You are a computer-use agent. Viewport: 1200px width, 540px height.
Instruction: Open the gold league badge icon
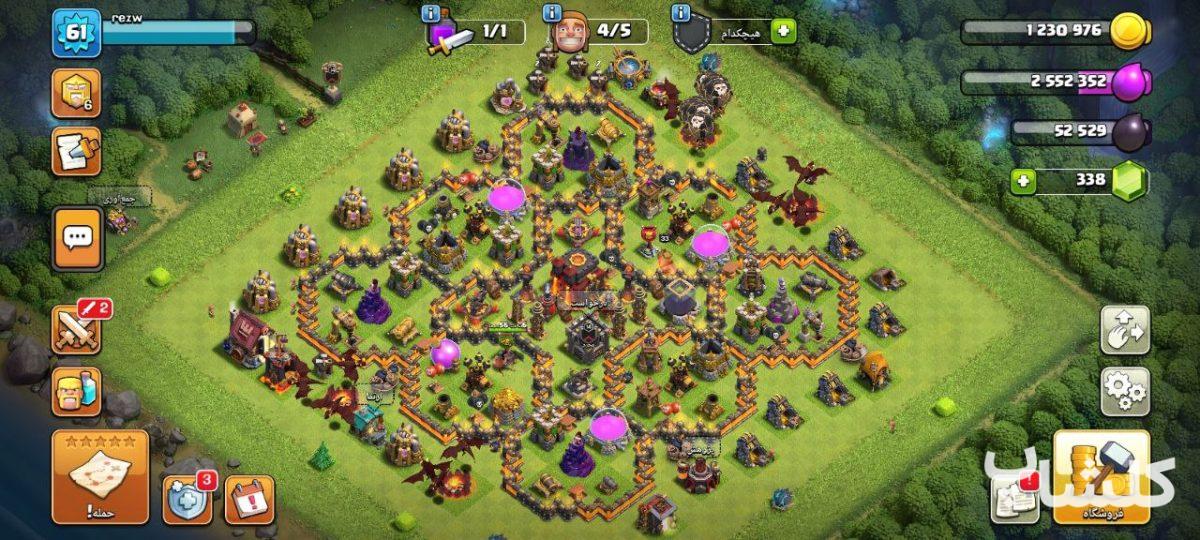77,93
